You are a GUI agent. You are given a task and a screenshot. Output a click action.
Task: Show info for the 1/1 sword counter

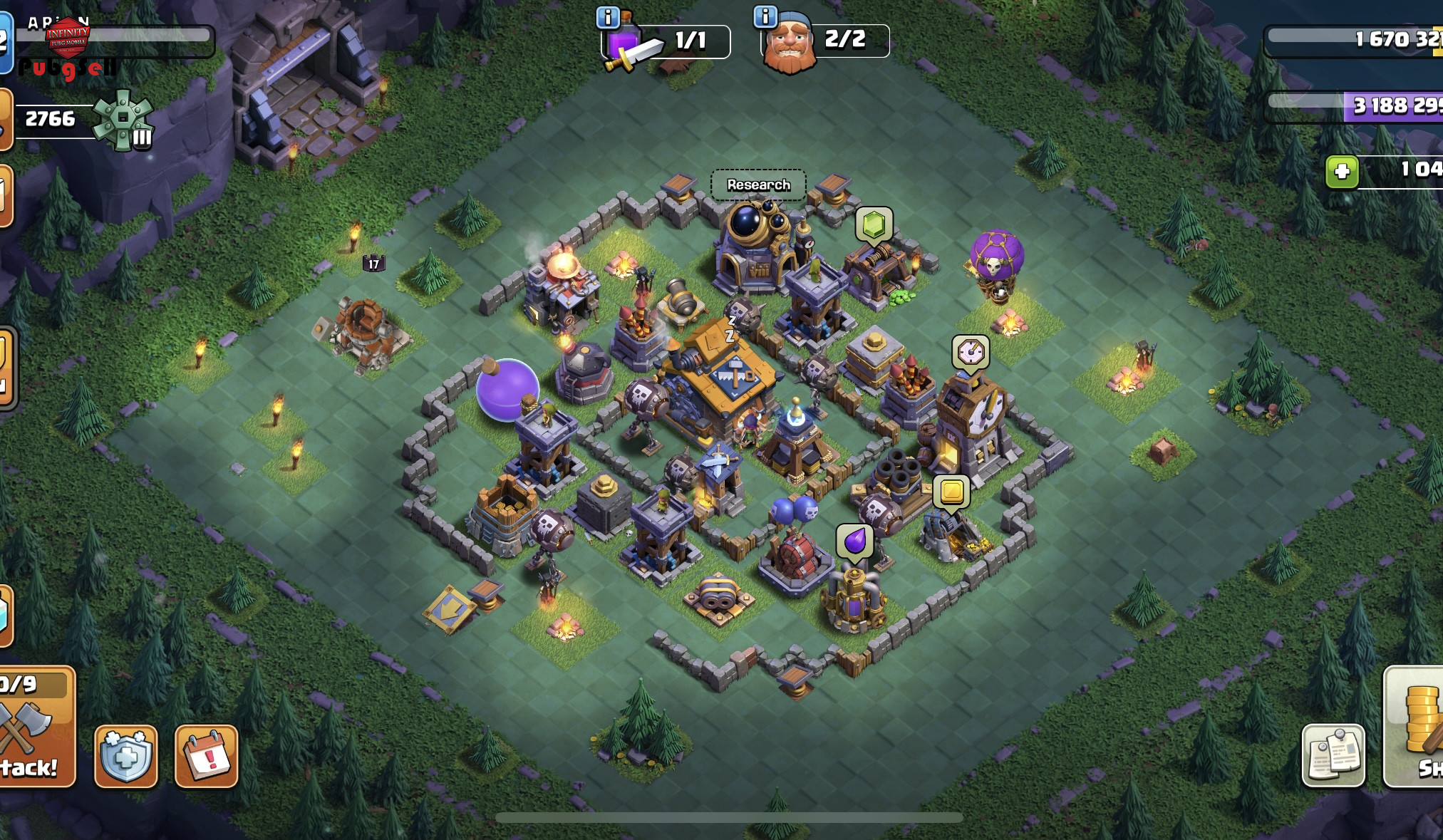[x=608, y=17]
